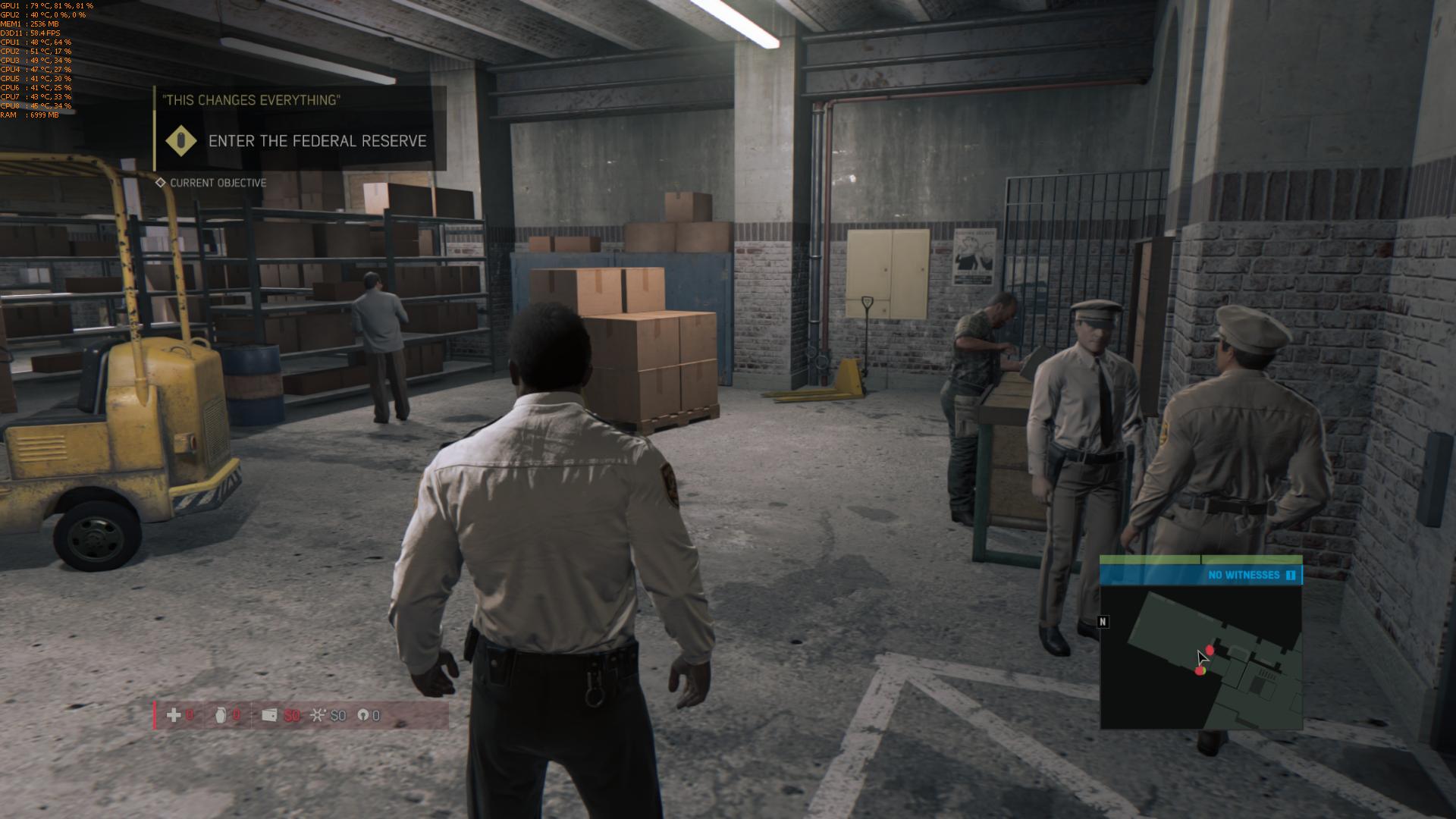
Task: Click the player arrow on the minimap
Action: point(1202,657)
